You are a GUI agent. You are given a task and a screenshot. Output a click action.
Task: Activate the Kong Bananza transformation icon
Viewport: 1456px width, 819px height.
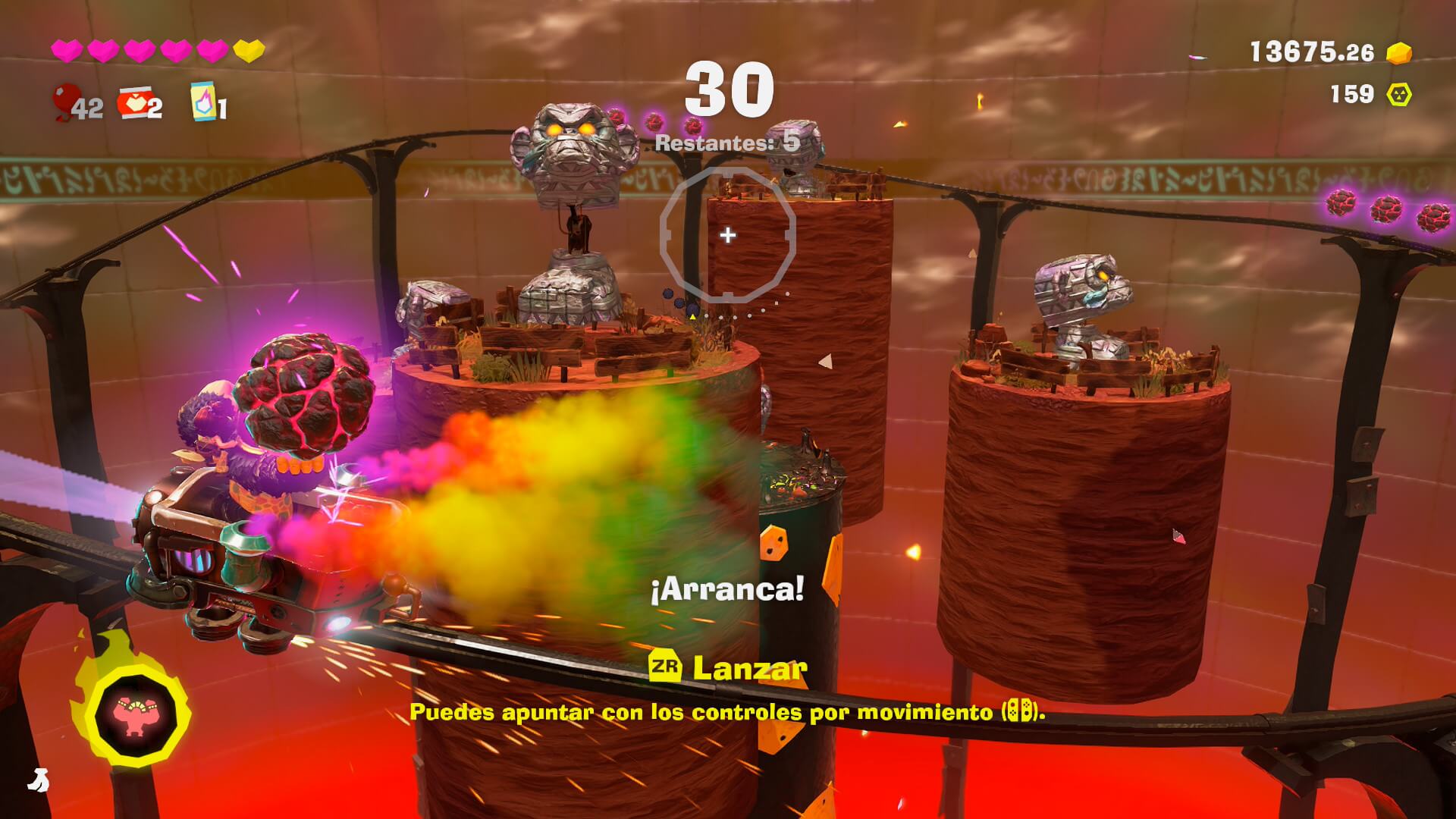[x=136, y=713]
